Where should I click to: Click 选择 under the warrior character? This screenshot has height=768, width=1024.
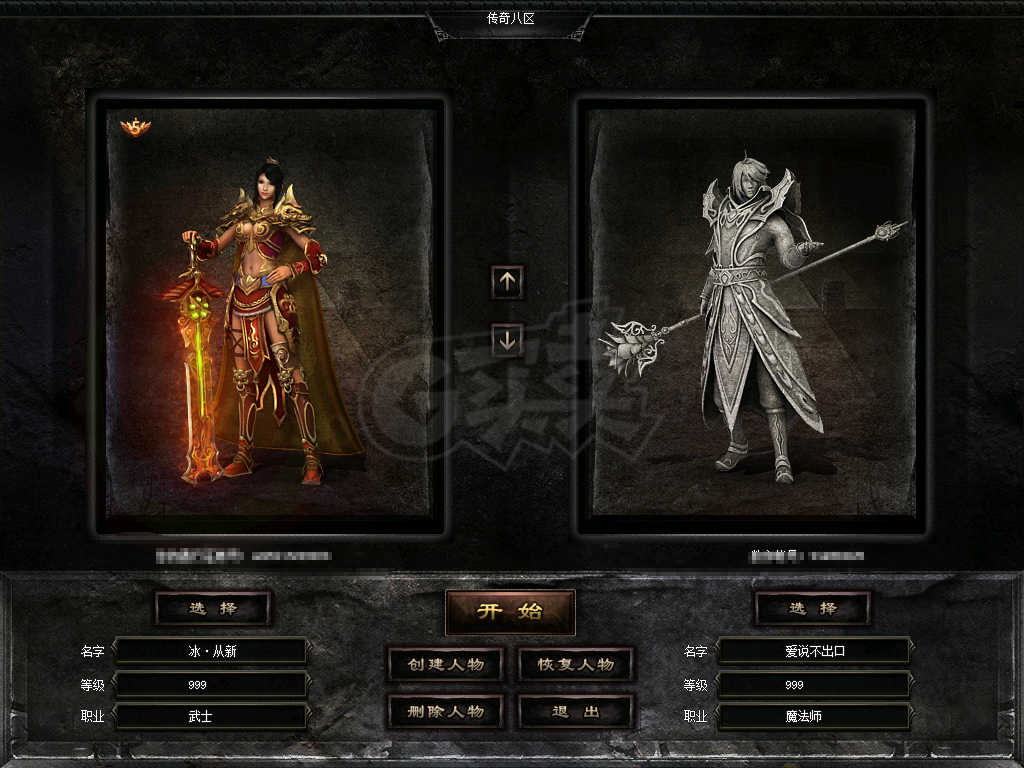coord(213,608)
